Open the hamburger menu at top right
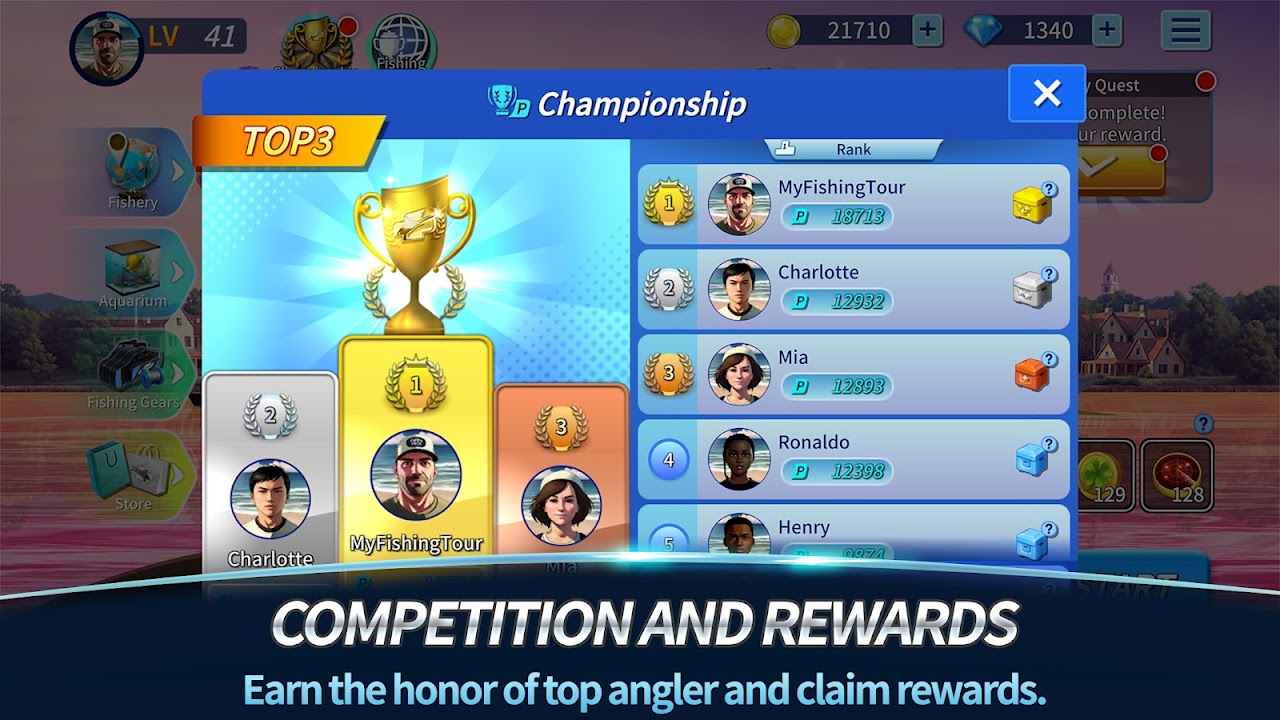The image size is (1280, 720). click(1185, 30)
